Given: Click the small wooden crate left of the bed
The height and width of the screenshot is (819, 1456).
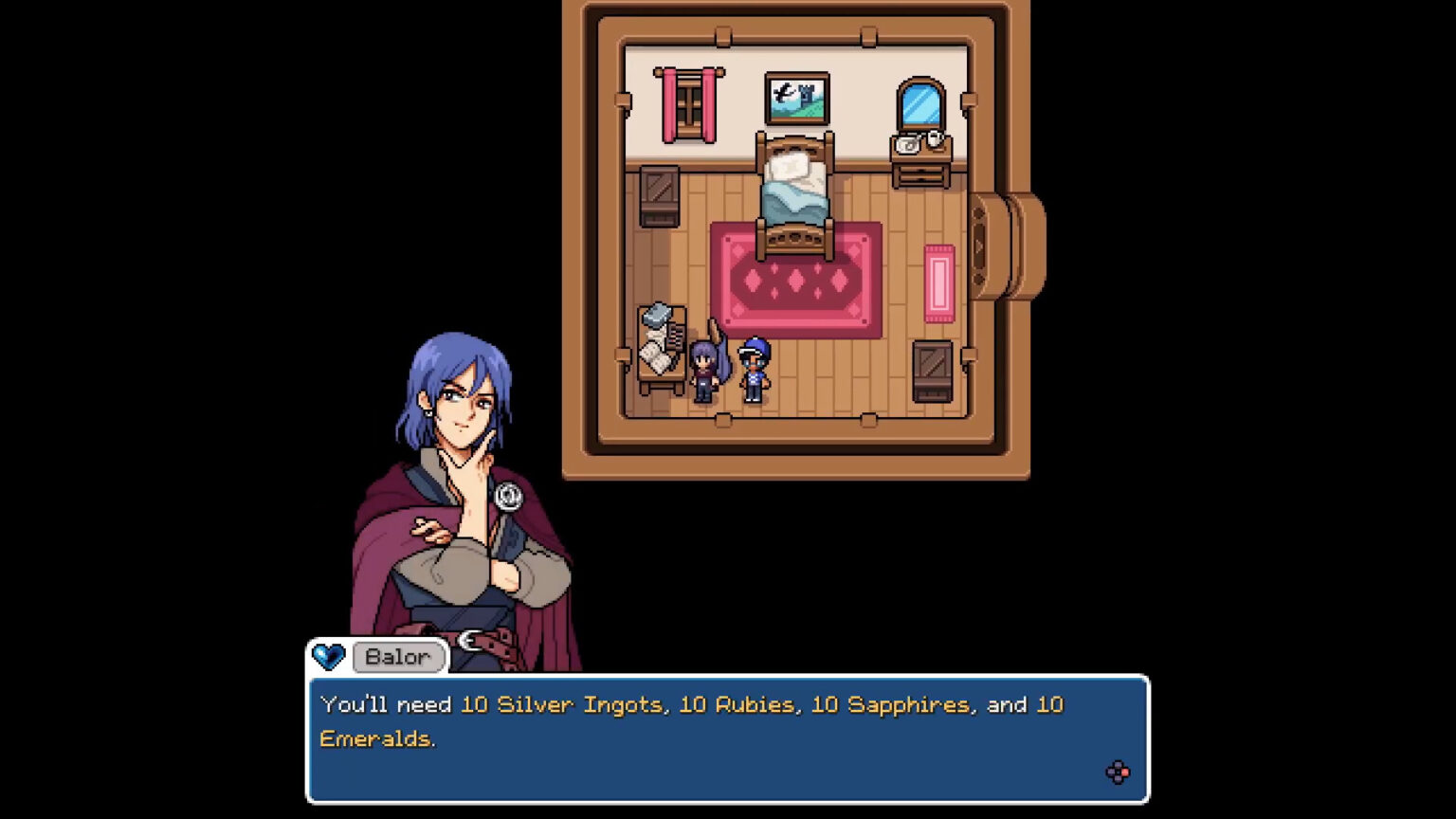Looking at the screenshot, I should click(x=661, y=194).
